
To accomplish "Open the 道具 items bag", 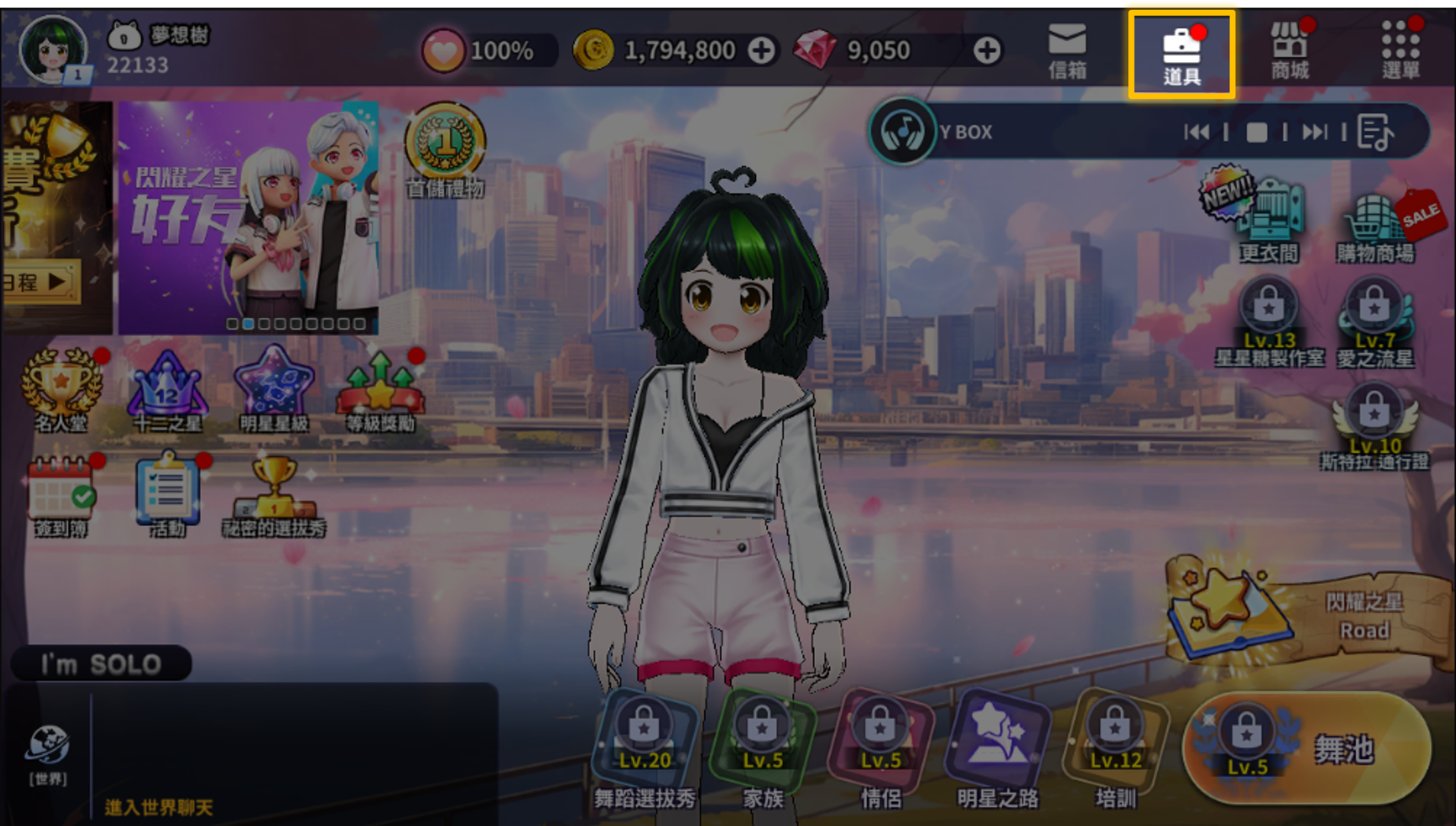I will tap(1181, 53).
